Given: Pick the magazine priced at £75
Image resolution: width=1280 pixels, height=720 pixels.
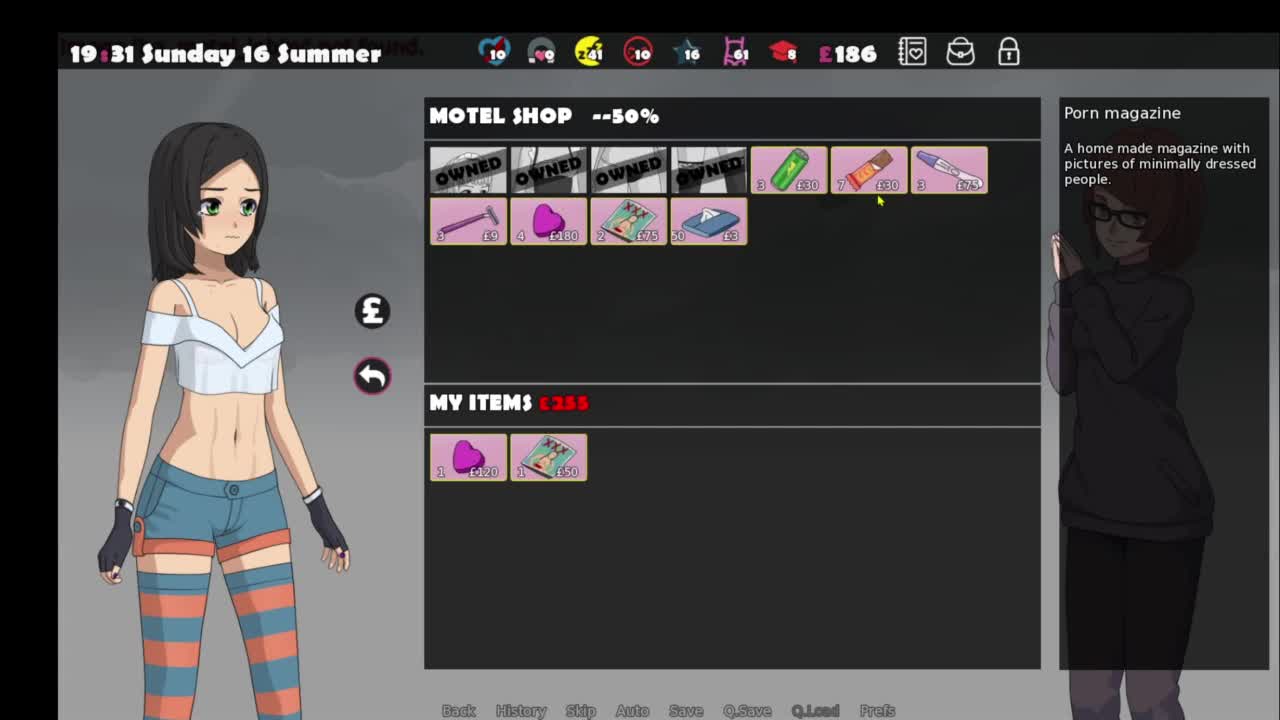Looking at the screenshot, I should pyautogui.click(x=628, y=221).
